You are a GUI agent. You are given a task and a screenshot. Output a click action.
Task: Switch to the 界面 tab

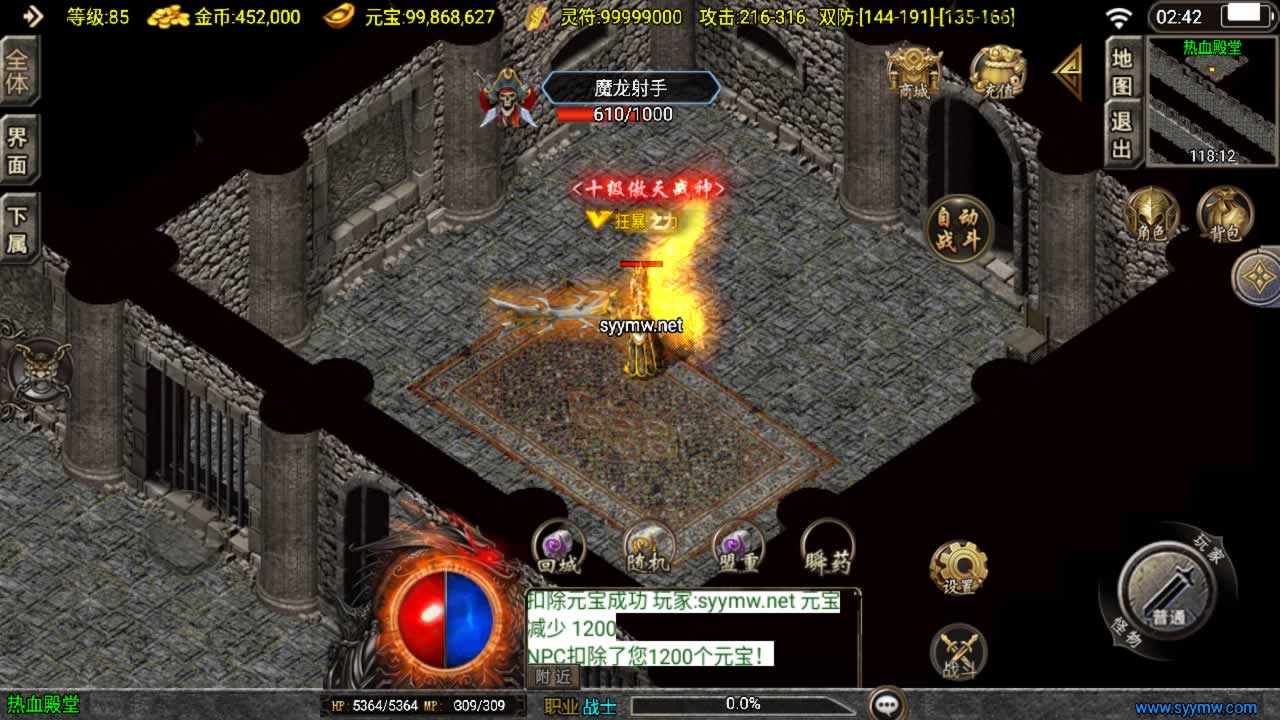[x=18, y=151]
